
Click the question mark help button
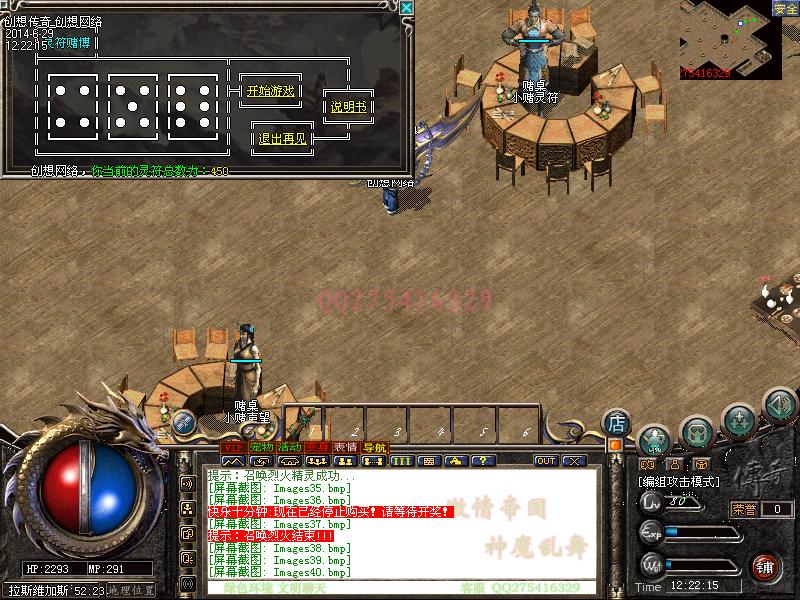tap(483, 461)
